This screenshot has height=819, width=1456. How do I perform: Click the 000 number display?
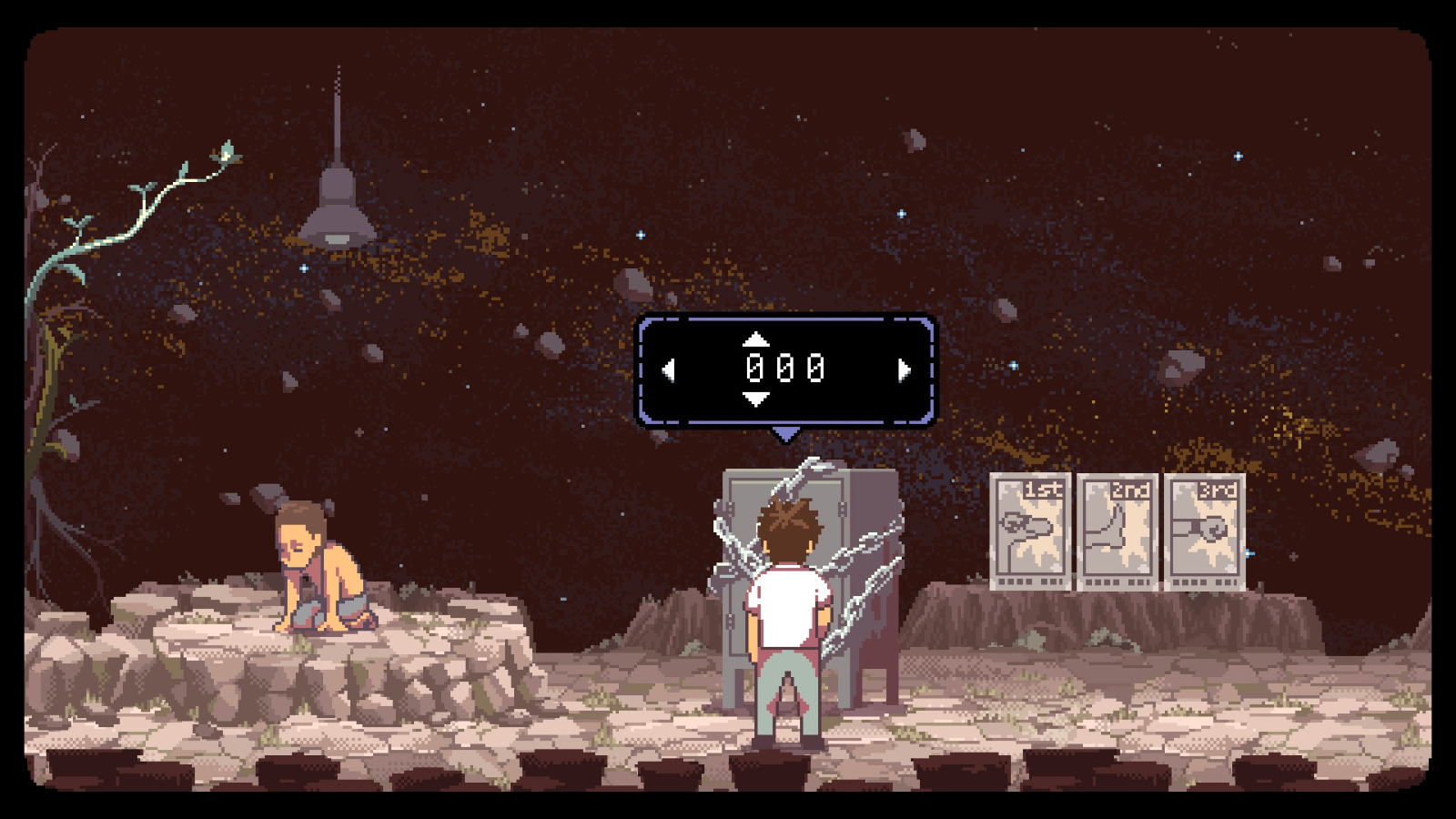(787, 369)
